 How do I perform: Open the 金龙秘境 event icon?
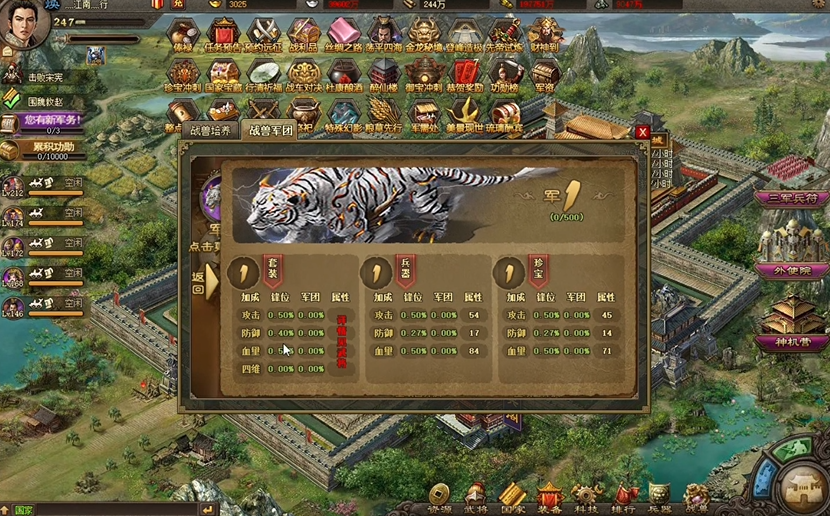422,35
